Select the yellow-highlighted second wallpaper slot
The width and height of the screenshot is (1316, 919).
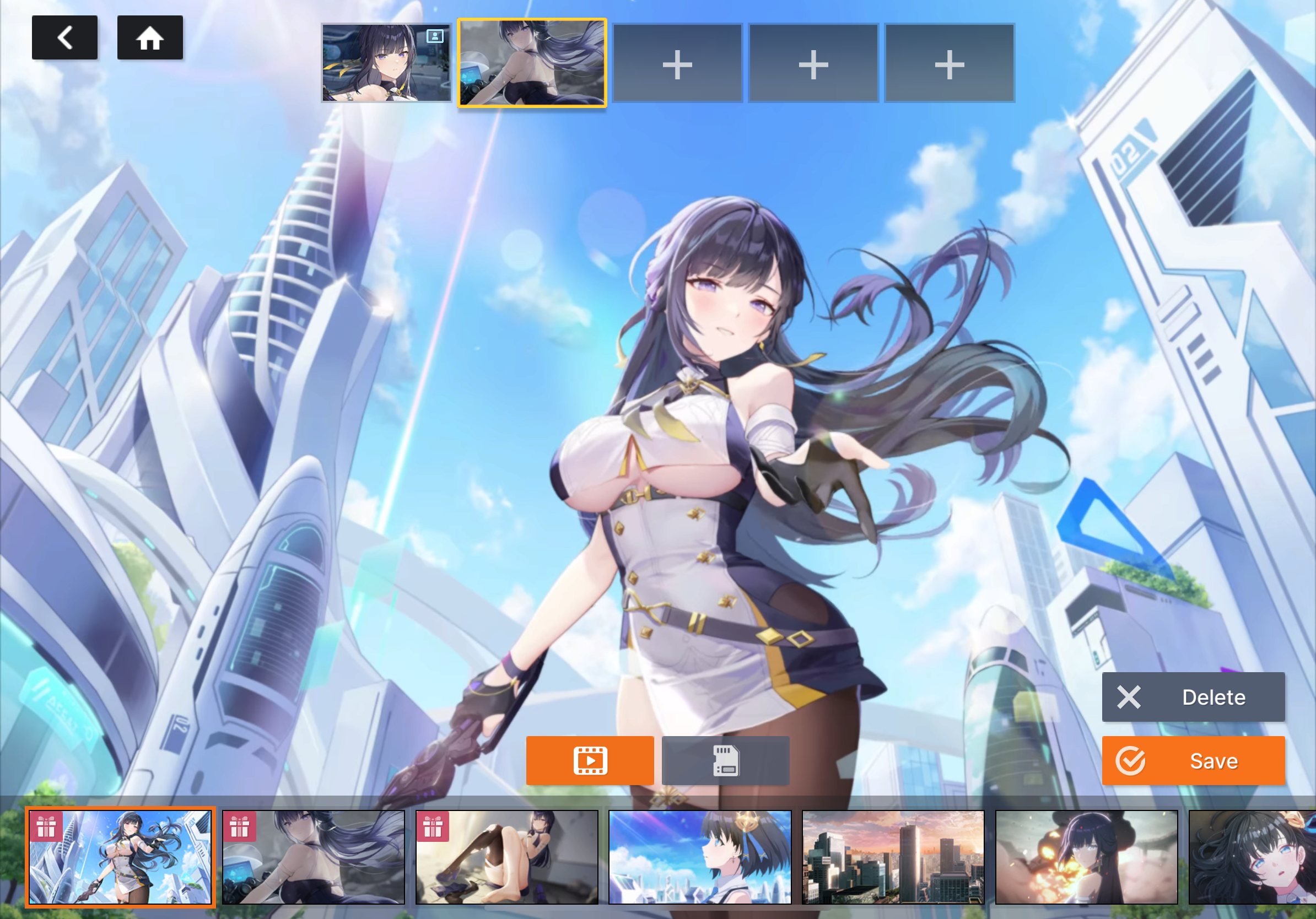pyautogui.click(x=532, y=63)
